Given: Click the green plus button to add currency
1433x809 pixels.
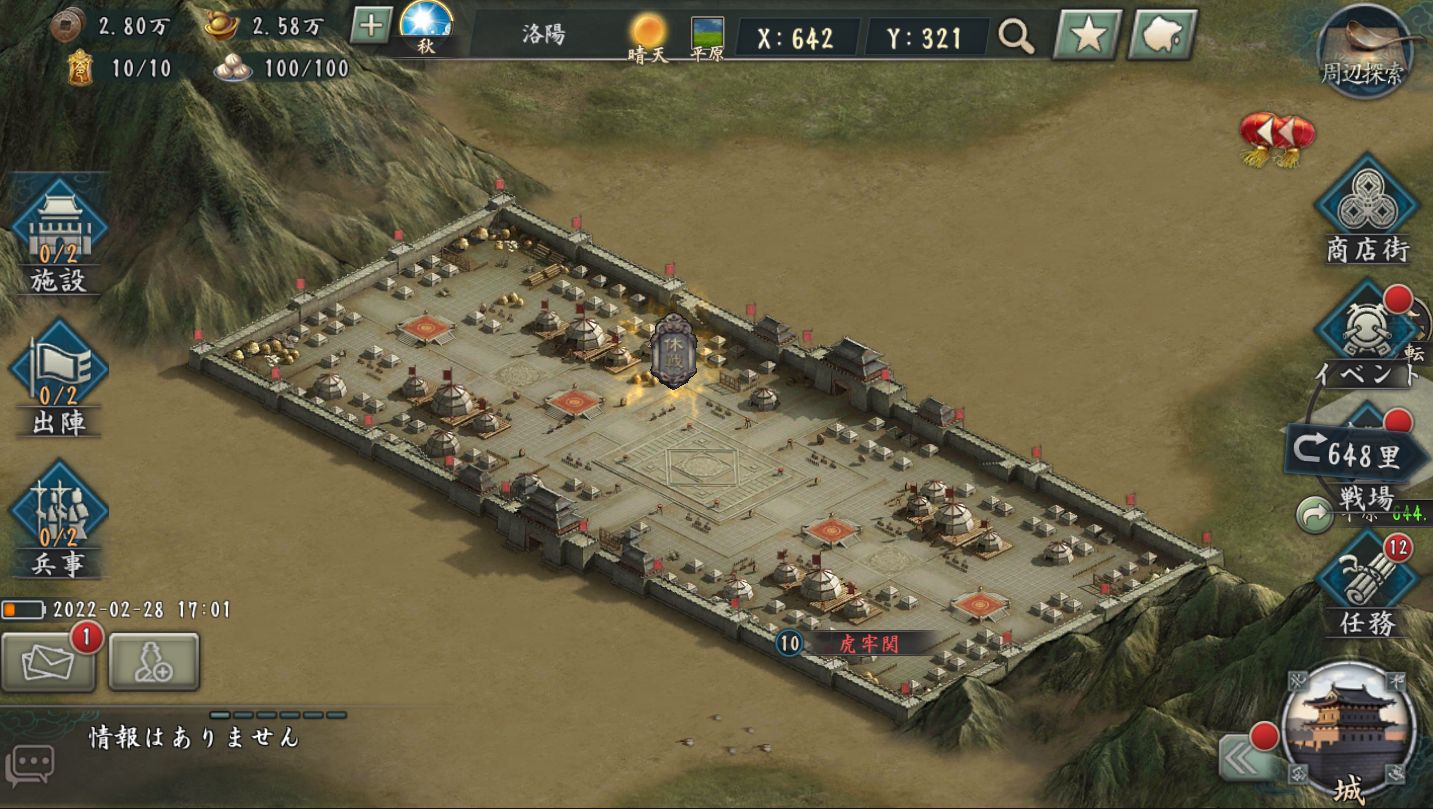Looking at the screenshot, I should pyautogui.click(x=370, y=26).
